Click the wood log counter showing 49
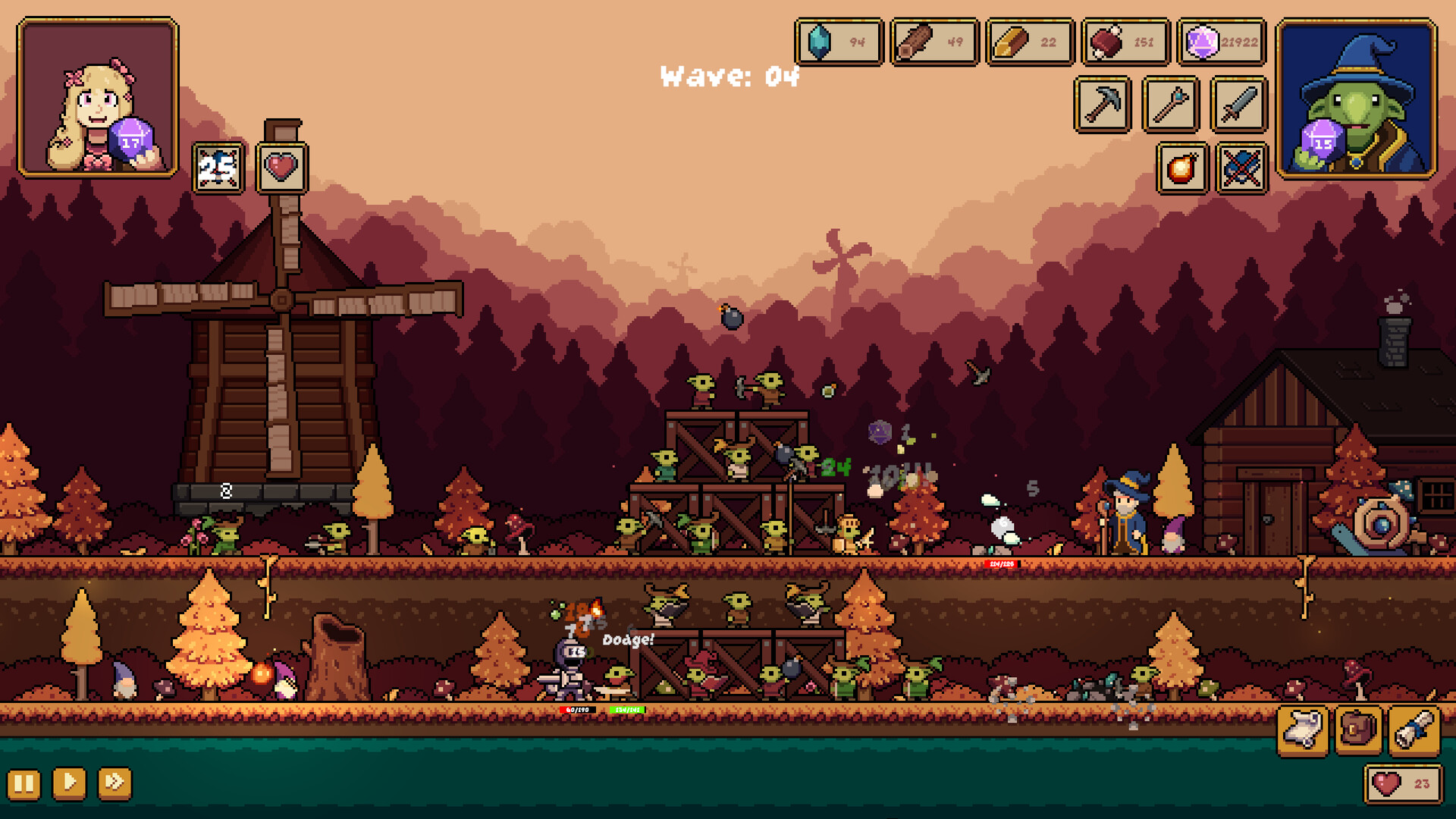Screen dimensions: 1456x819 932,42
